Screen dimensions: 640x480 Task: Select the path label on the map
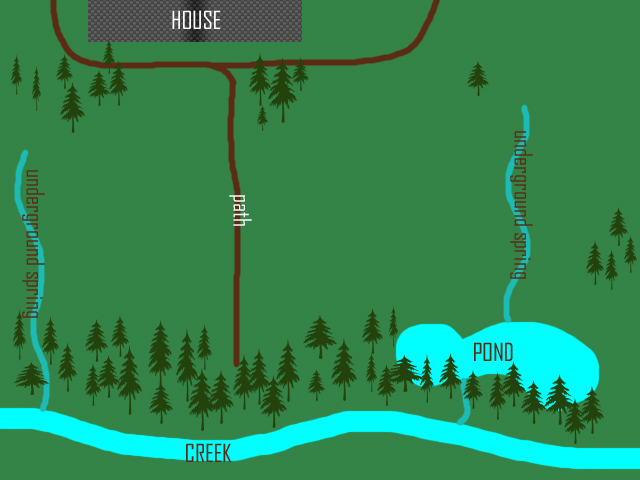239,210
